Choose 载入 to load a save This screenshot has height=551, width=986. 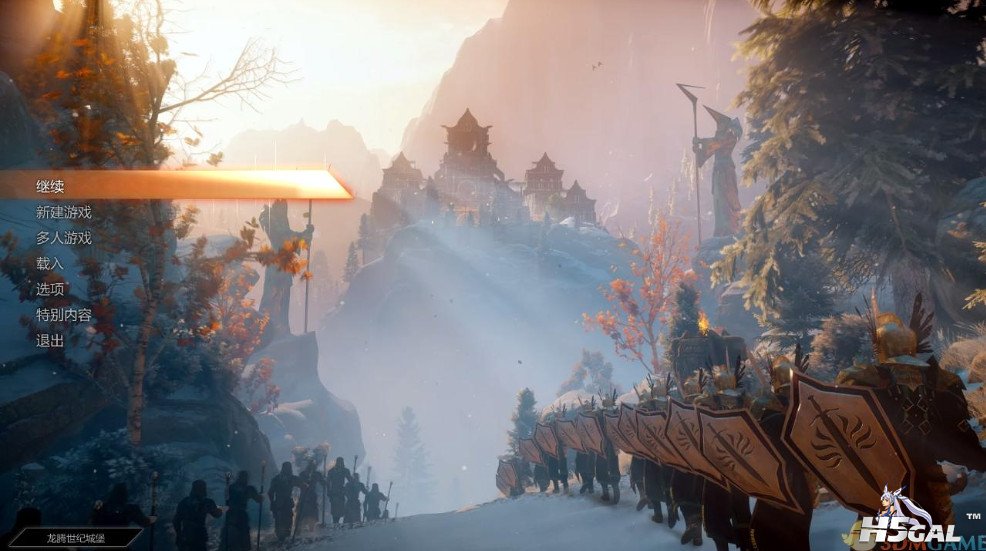50,264
